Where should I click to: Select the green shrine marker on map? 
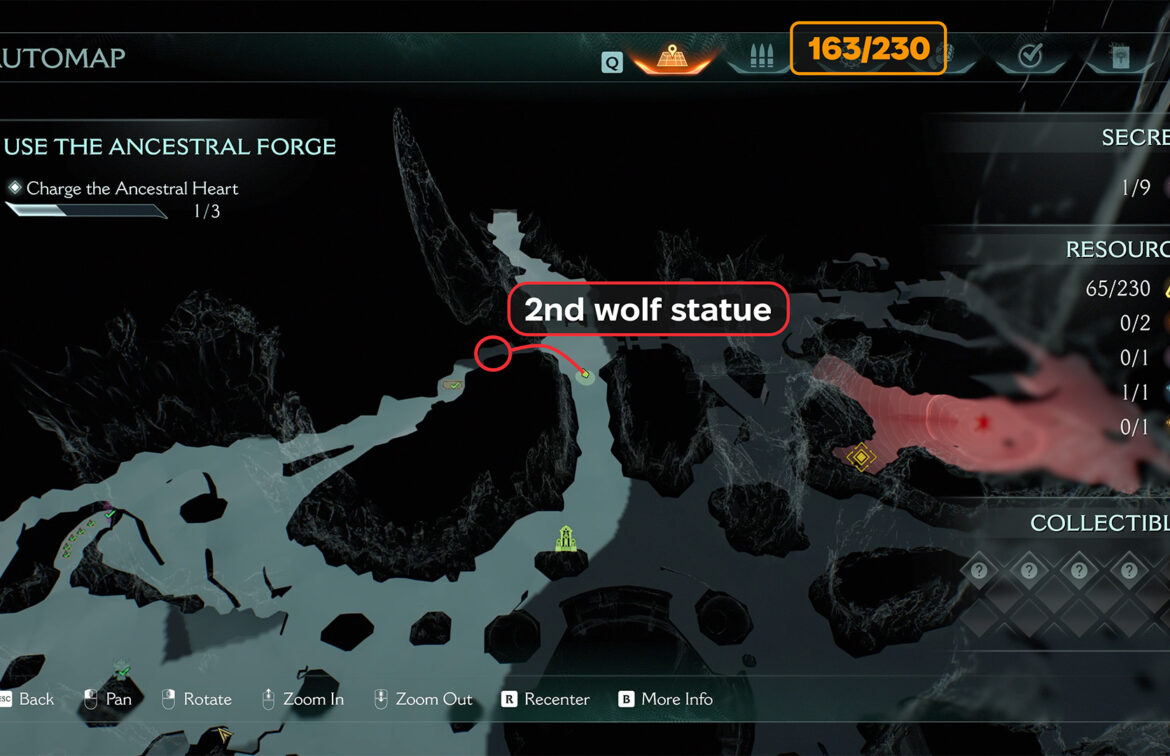(567, 539)
